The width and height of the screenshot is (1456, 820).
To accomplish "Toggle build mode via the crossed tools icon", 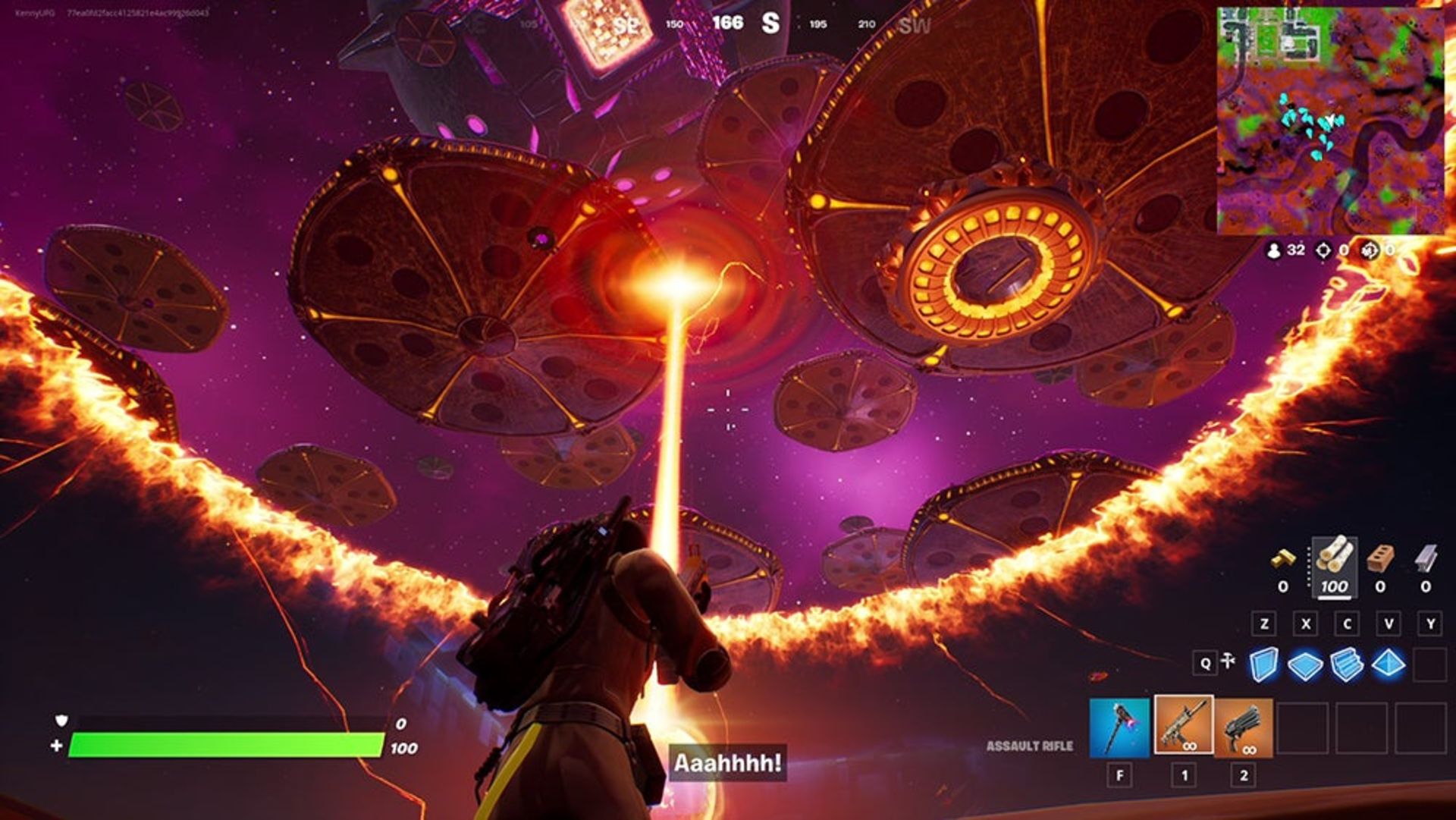I will pos(1228,662).
